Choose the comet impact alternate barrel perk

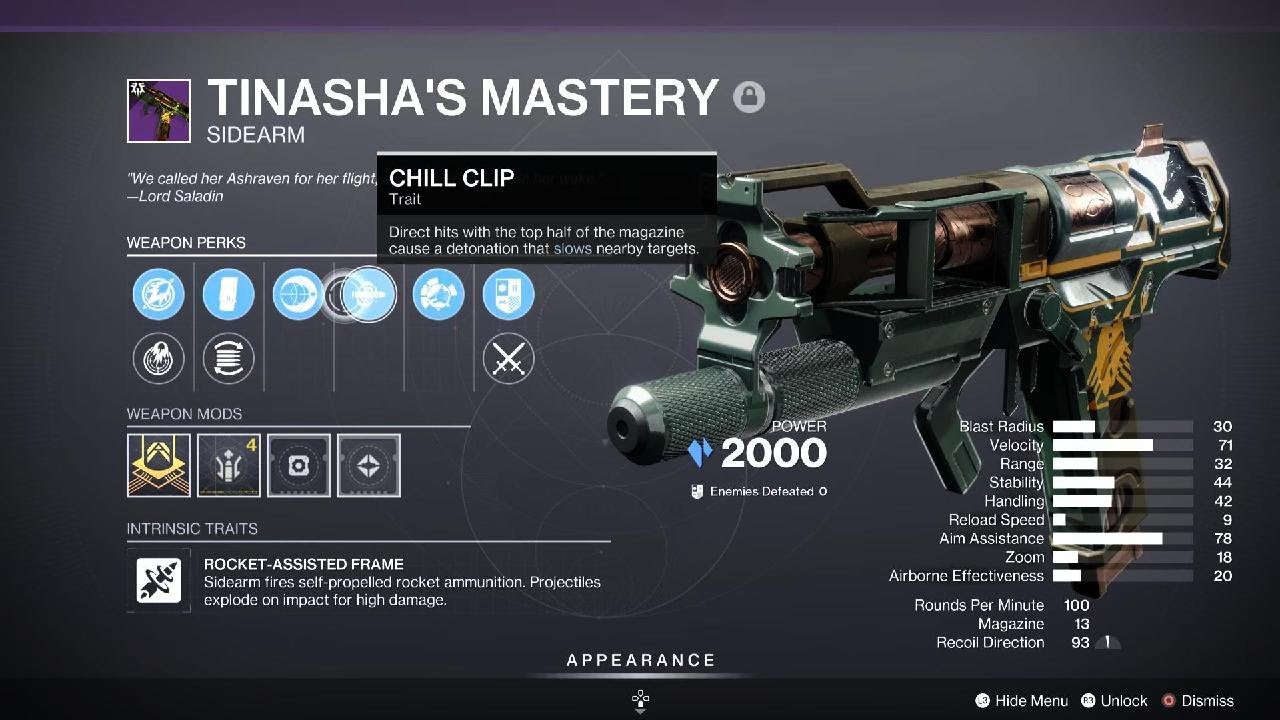coord(158,358)
